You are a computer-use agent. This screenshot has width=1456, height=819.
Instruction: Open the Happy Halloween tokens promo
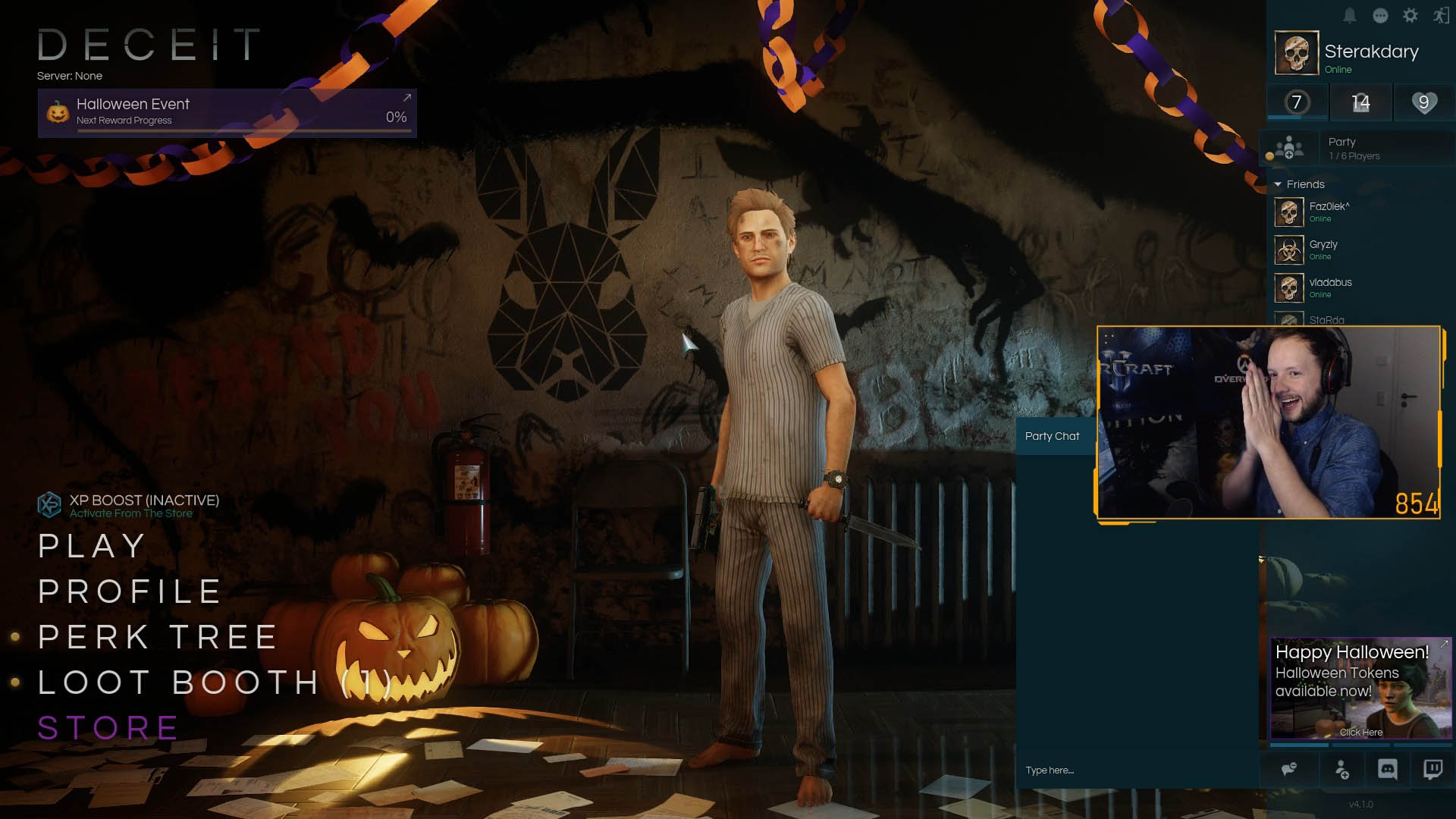click(1360, 689)
